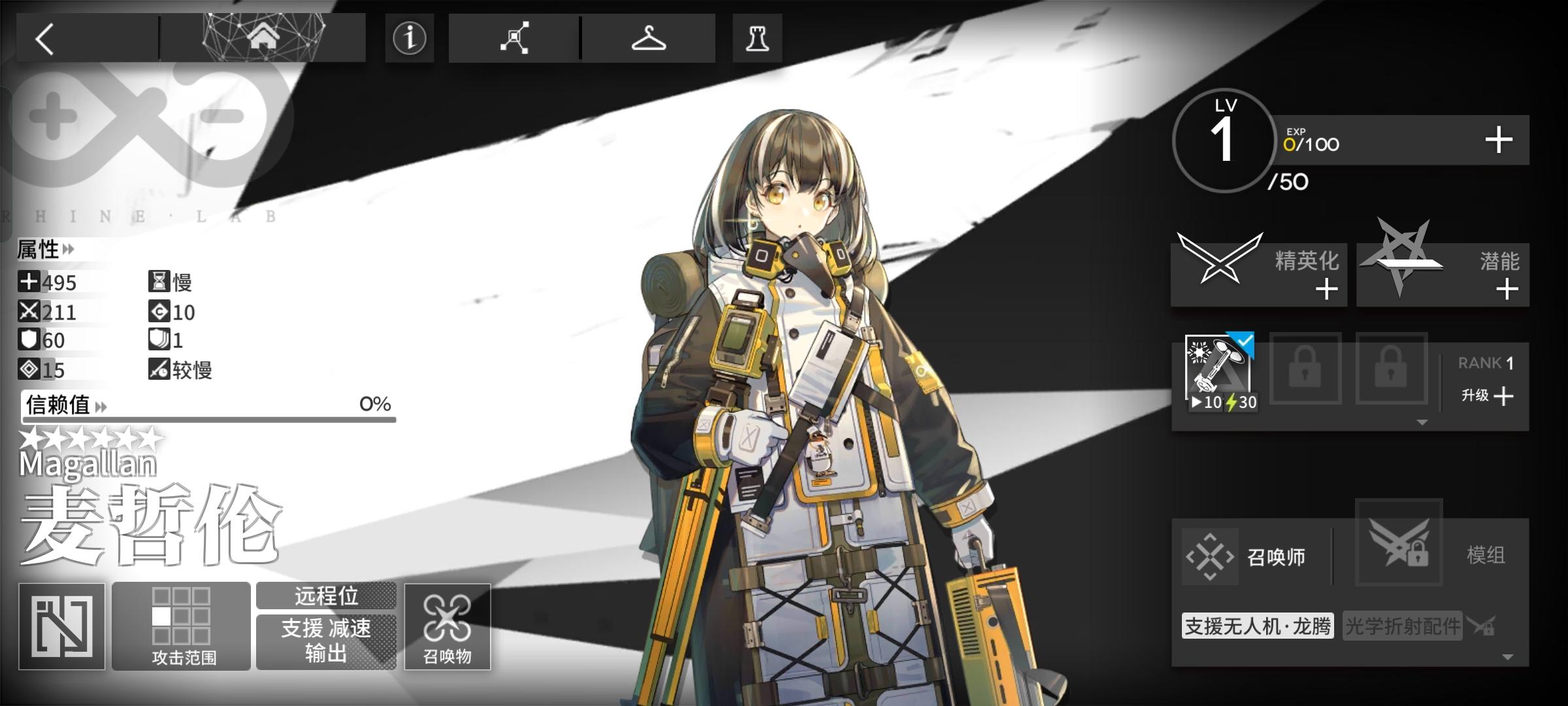Click the tower/base icon in the toolbar
1568x706 pixels.
pos(758,37)
